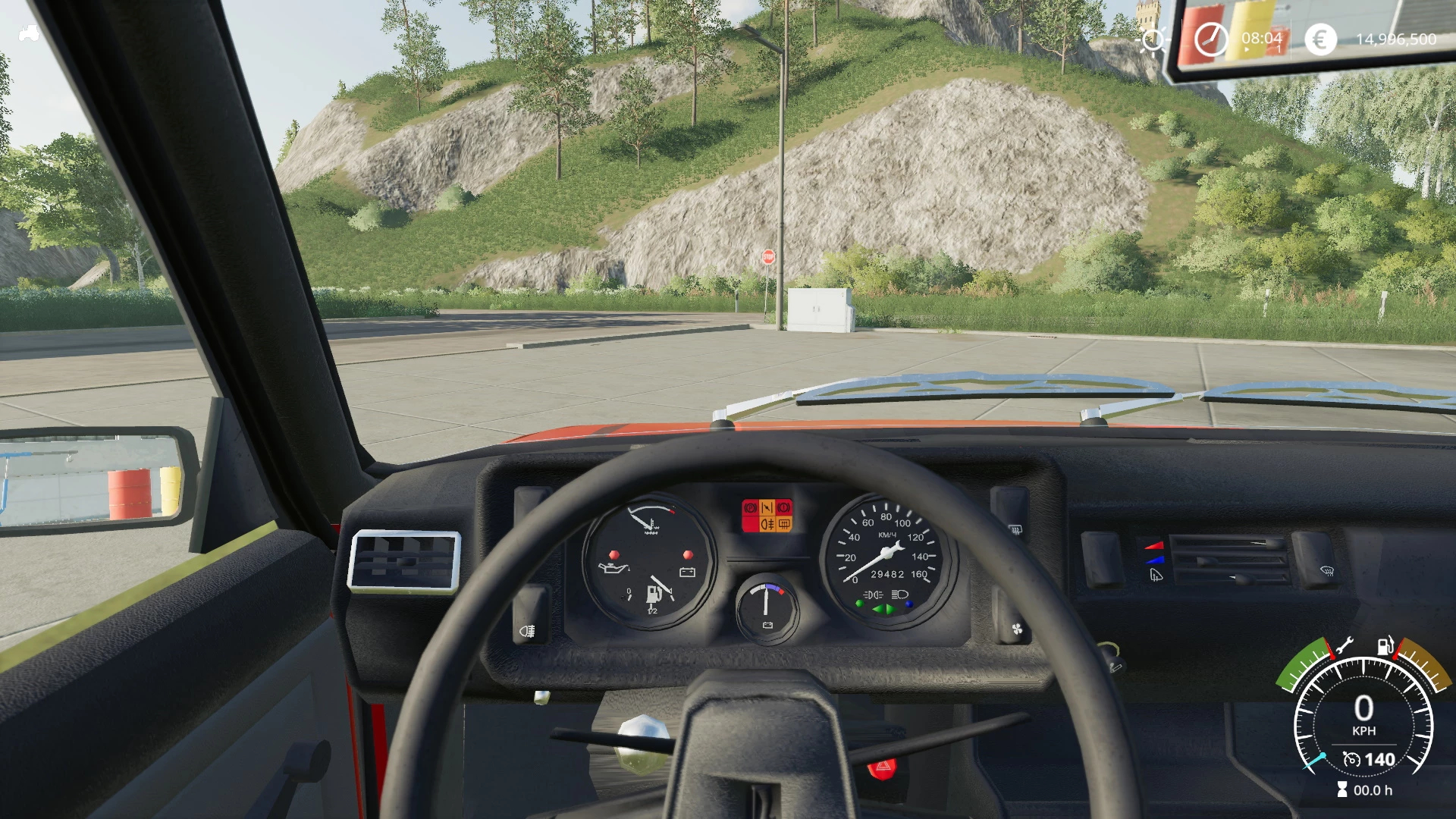Click the hourglass operating hours icon

tap(1342, 790)
